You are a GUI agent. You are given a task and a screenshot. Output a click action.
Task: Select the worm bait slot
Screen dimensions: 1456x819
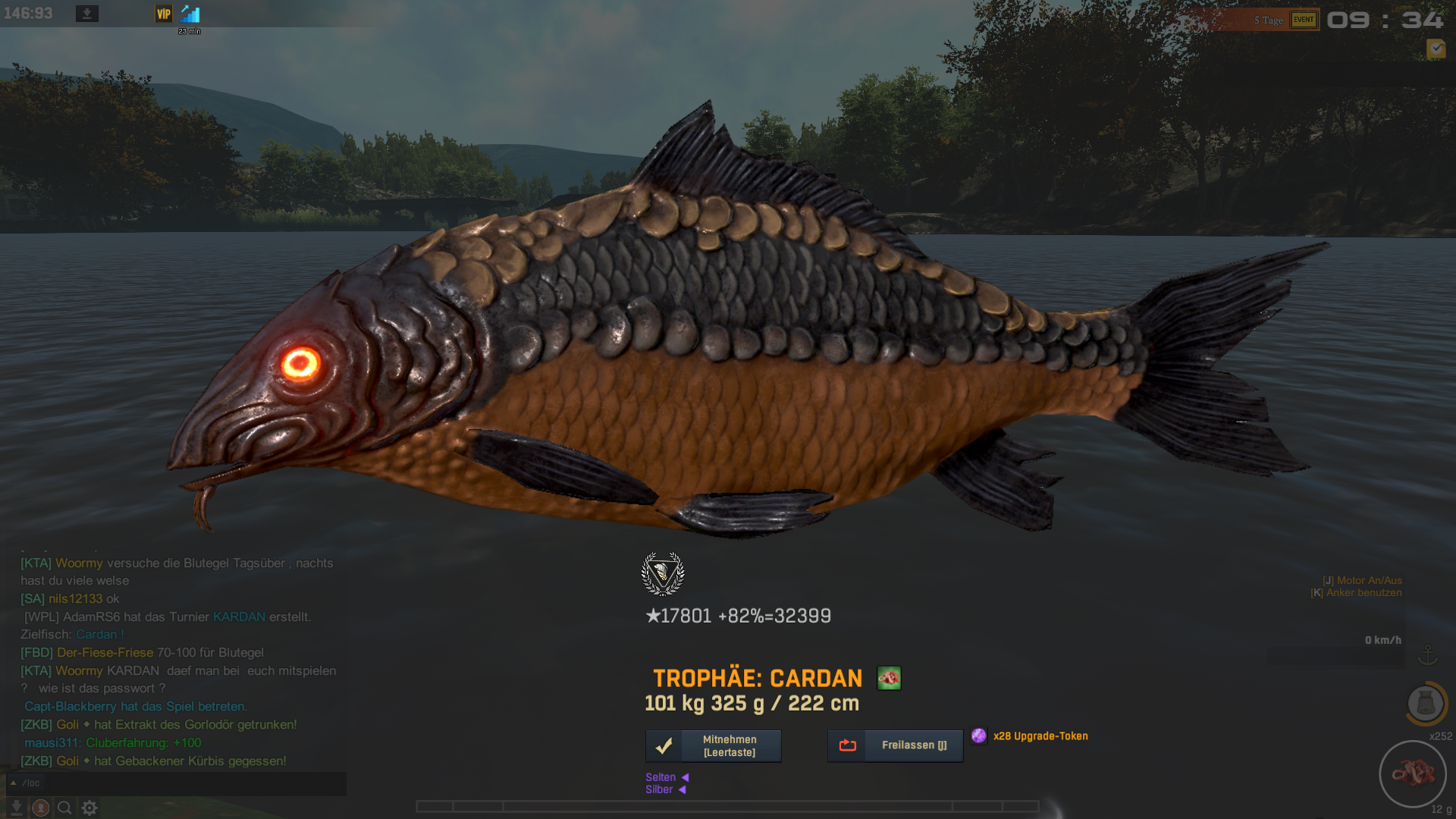point(1412,774)
